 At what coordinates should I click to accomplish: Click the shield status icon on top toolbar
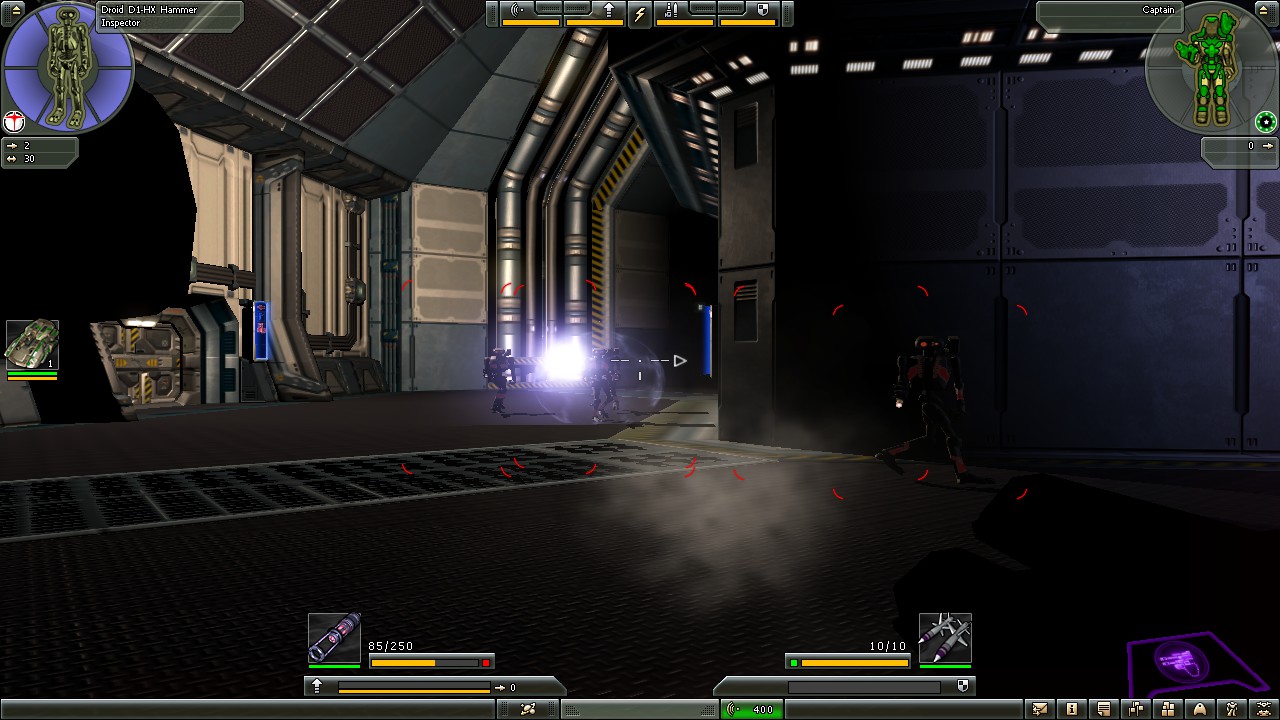click(764, 11)
